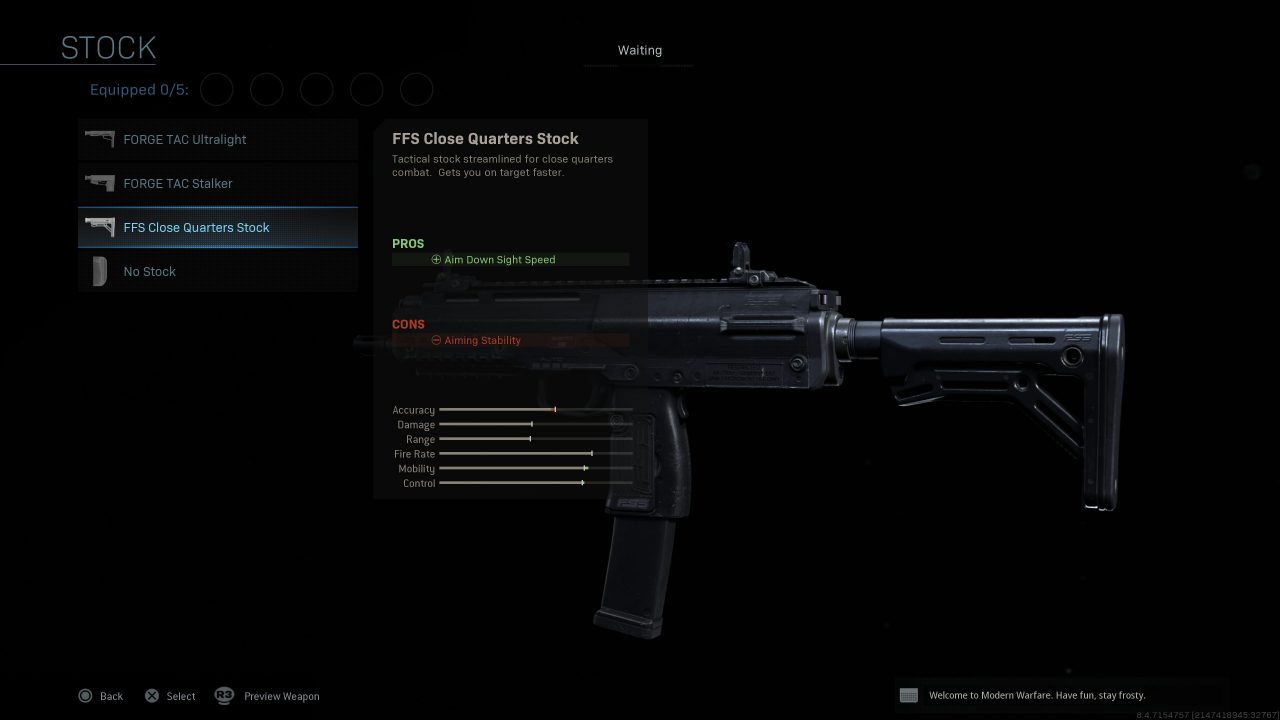The width and height of the screenshot is (1280, 720).
Task: Pick the No Stock option
Action: pos(217,272)
